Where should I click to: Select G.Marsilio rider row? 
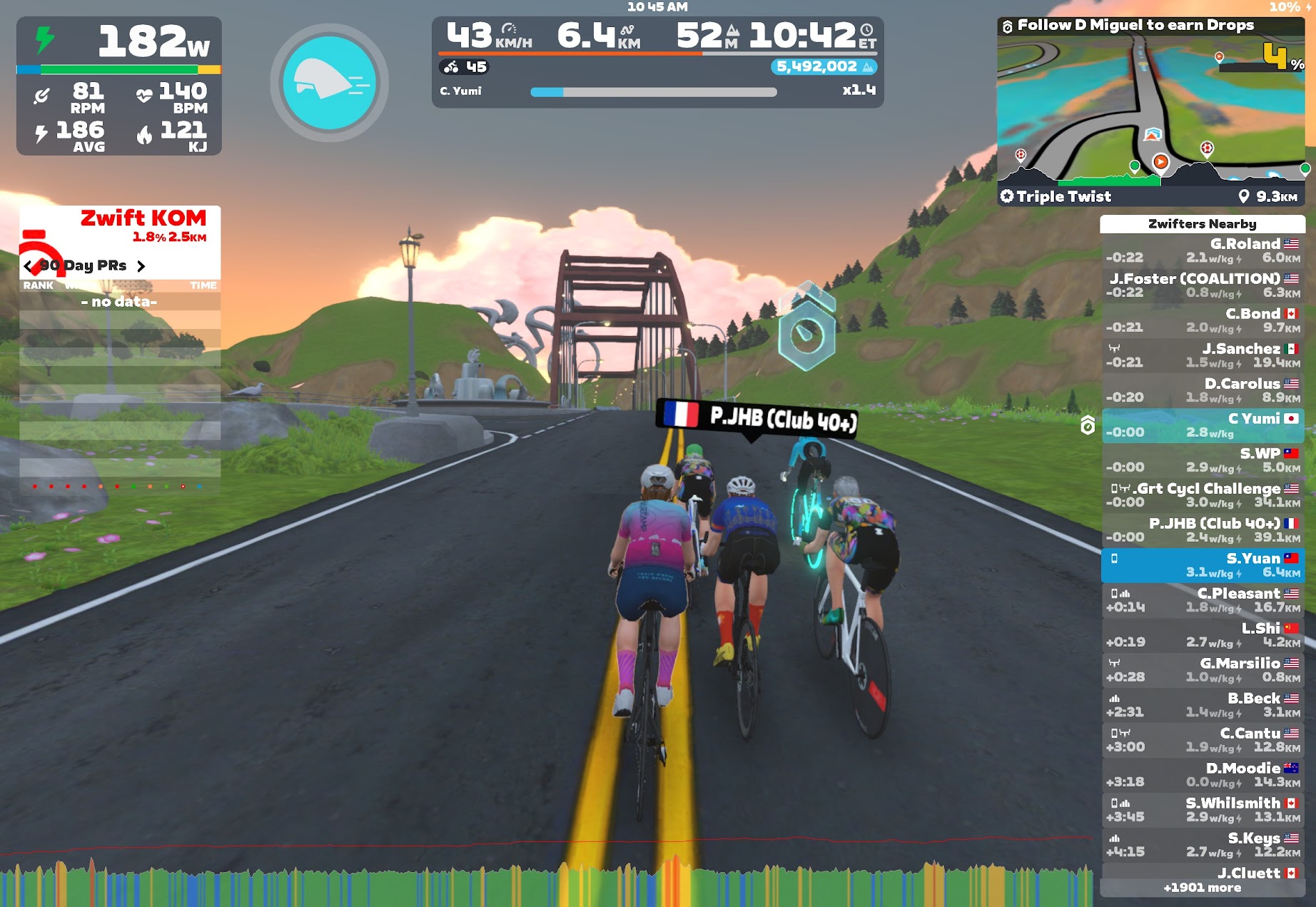pos(1203,670)
